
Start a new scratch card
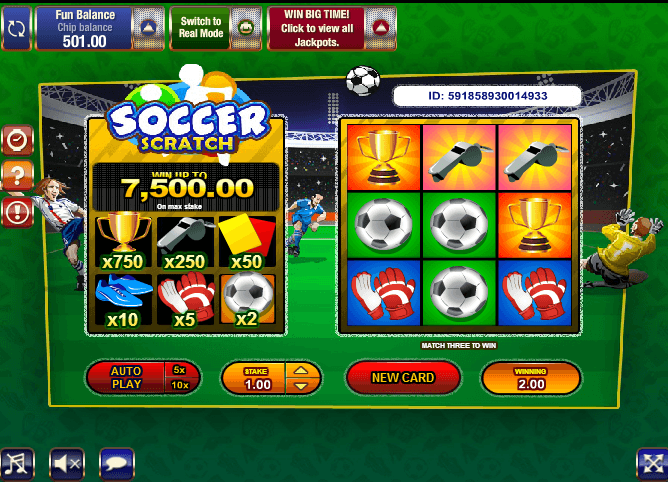[403, 378]
